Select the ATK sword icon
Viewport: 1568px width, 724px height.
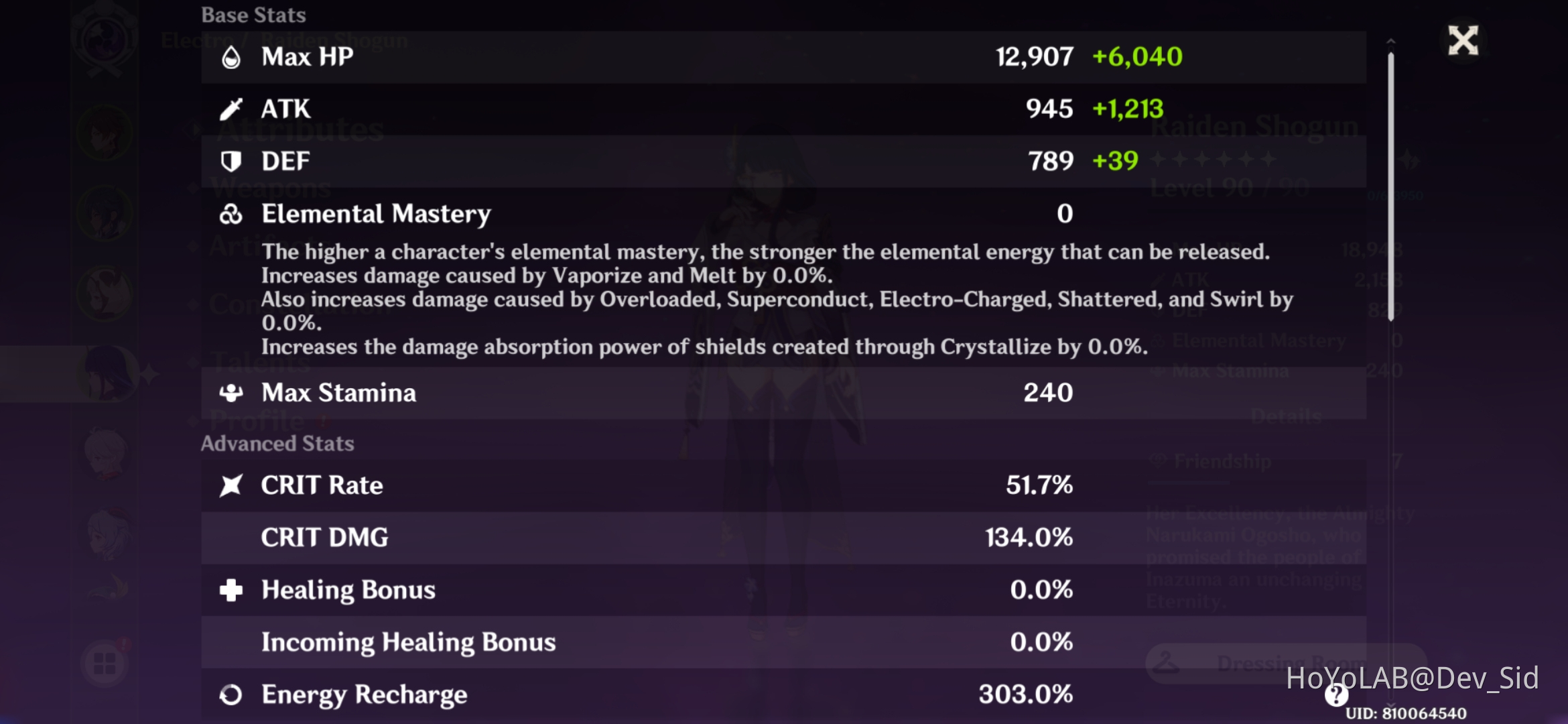click(x=231, y=108)
